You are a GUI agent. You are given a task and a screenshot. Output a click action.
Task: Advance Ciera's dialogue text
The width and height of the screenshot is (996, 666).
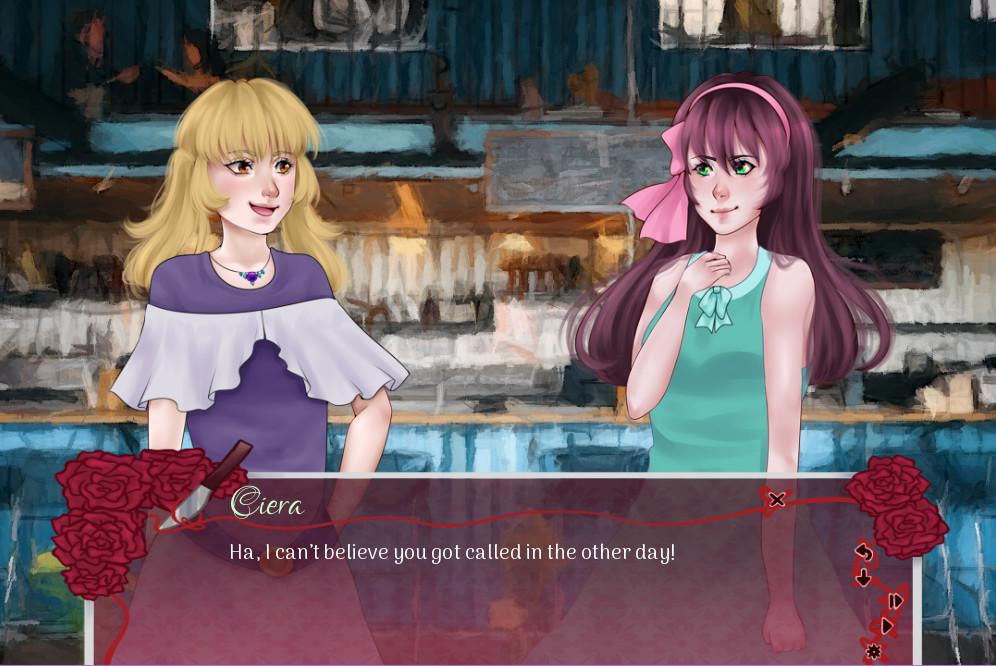(x=452, y=552)
